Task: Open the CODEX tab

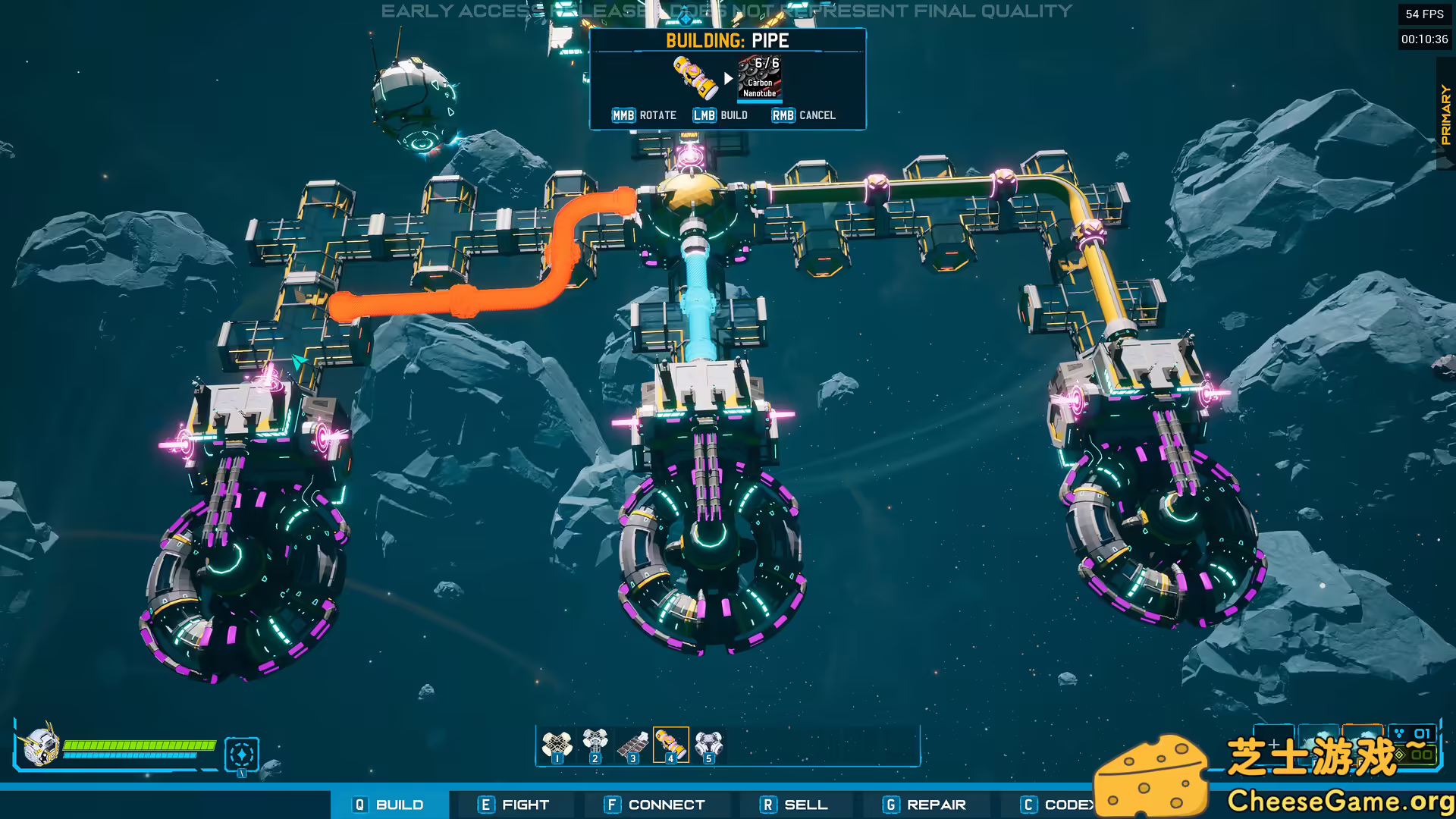Action: (x=1056, y=805)
